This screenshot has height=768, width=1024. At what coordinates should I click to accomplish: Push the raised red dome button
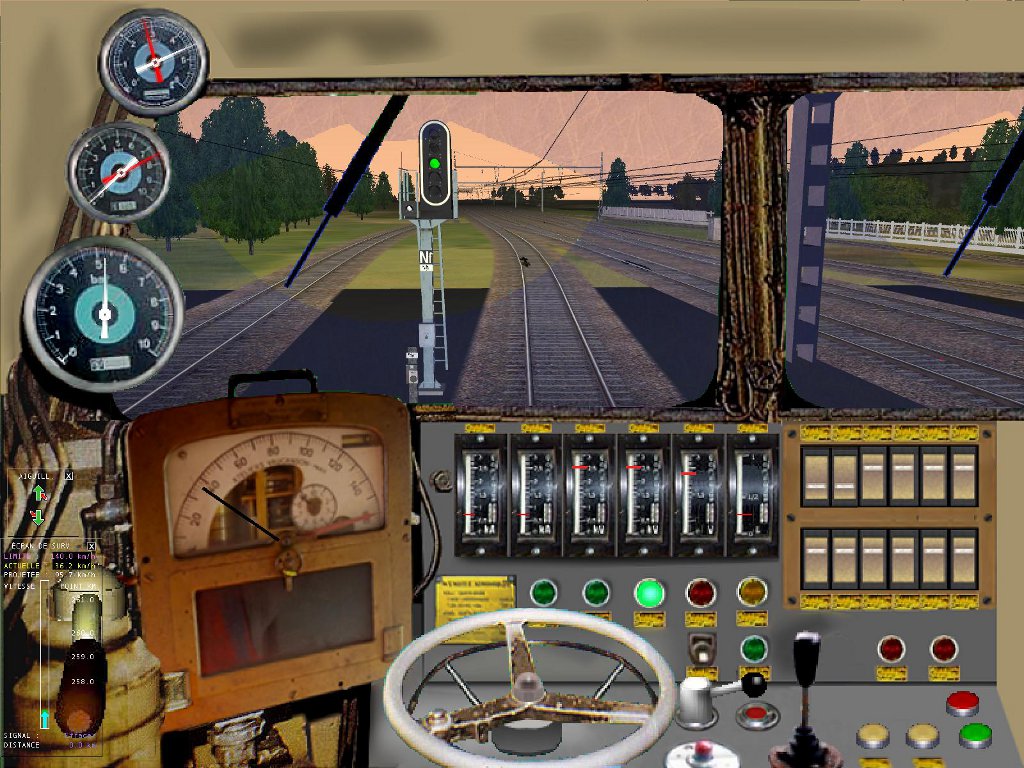pos(962,702)
